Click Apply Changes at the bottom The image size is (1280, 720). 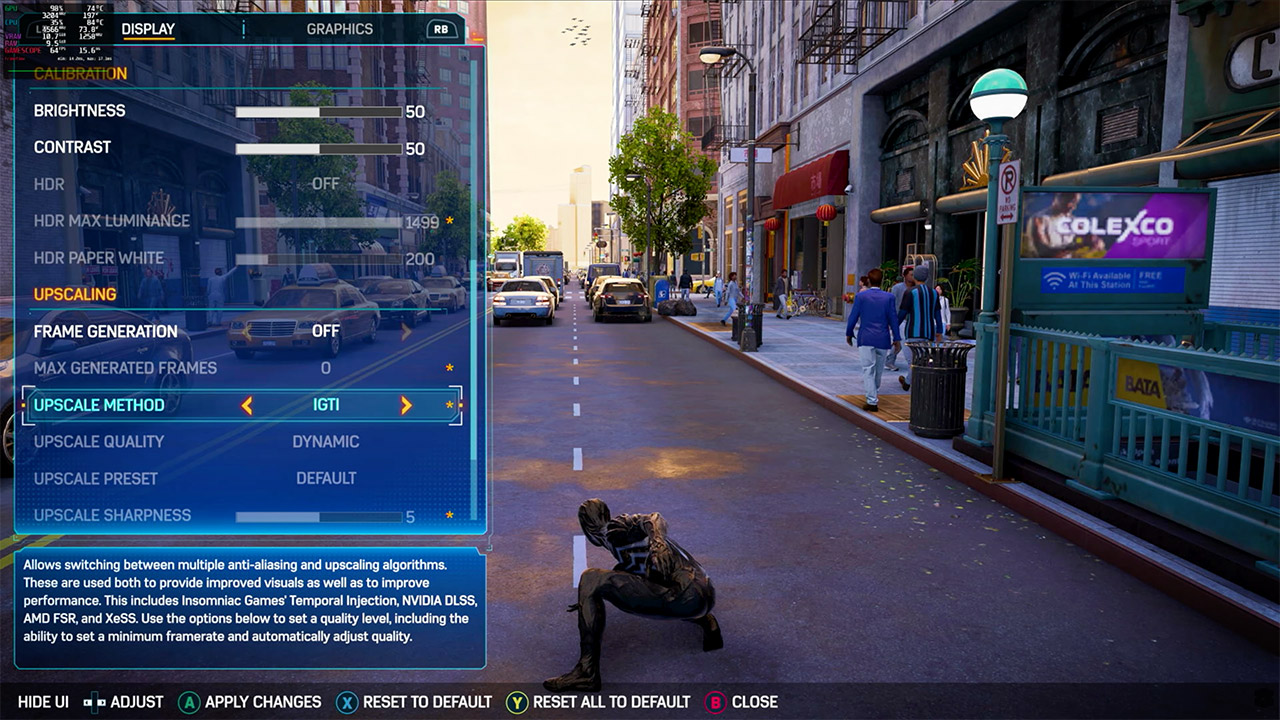pyautogui.click(x=250, y=702)
